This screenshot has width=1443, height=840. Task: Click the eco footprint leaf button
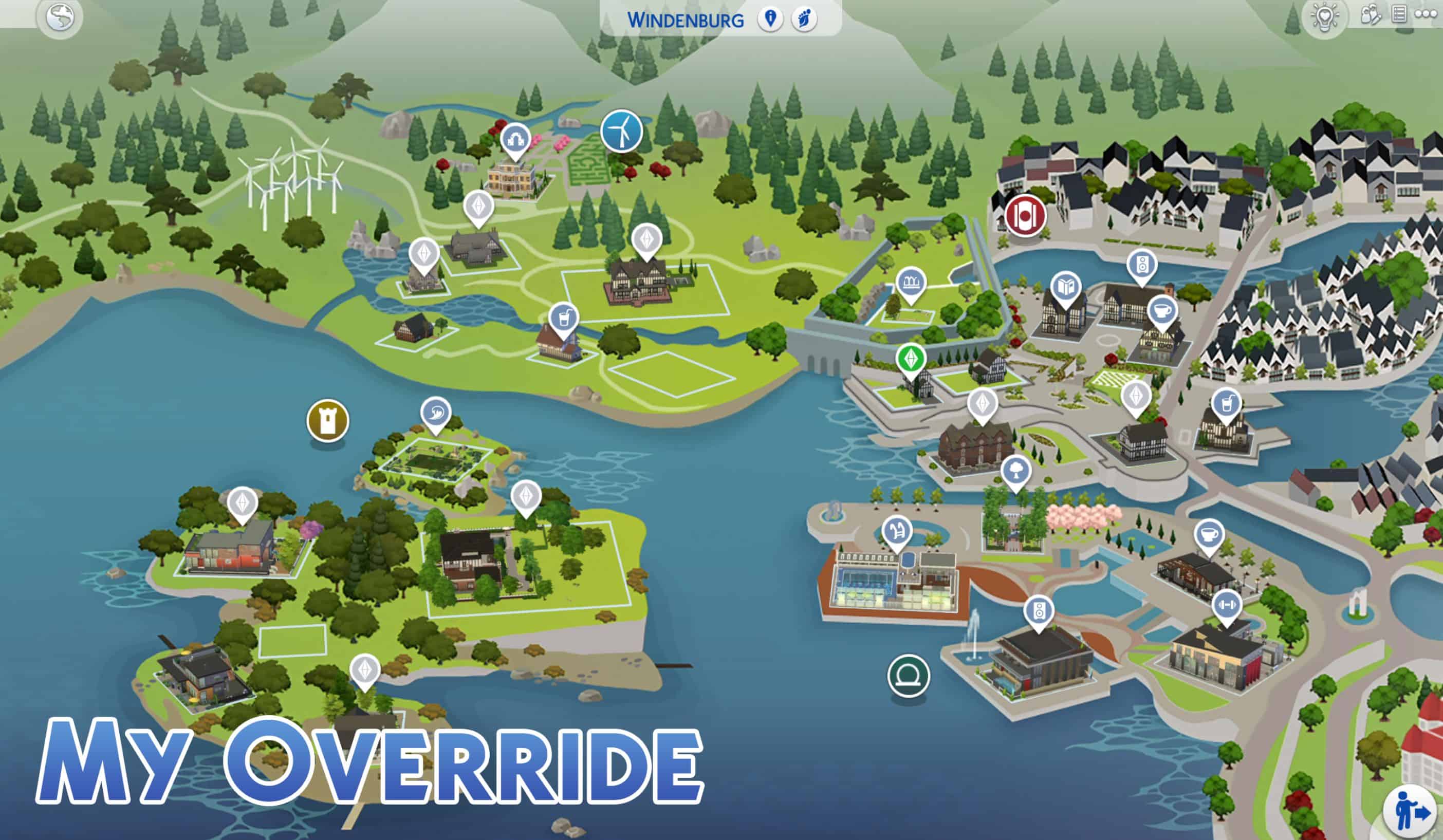tap(804, 20)
